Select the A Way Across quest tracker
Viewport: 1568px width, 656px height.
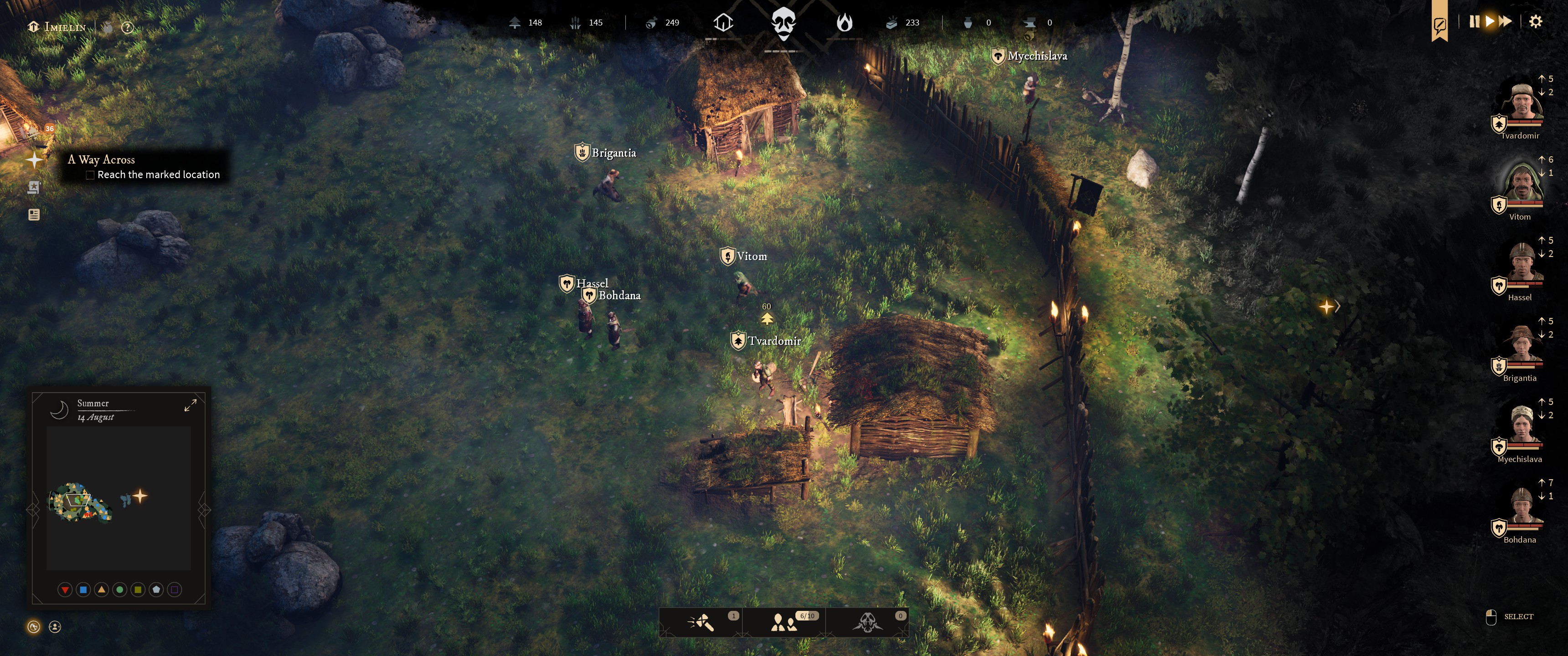101,159
